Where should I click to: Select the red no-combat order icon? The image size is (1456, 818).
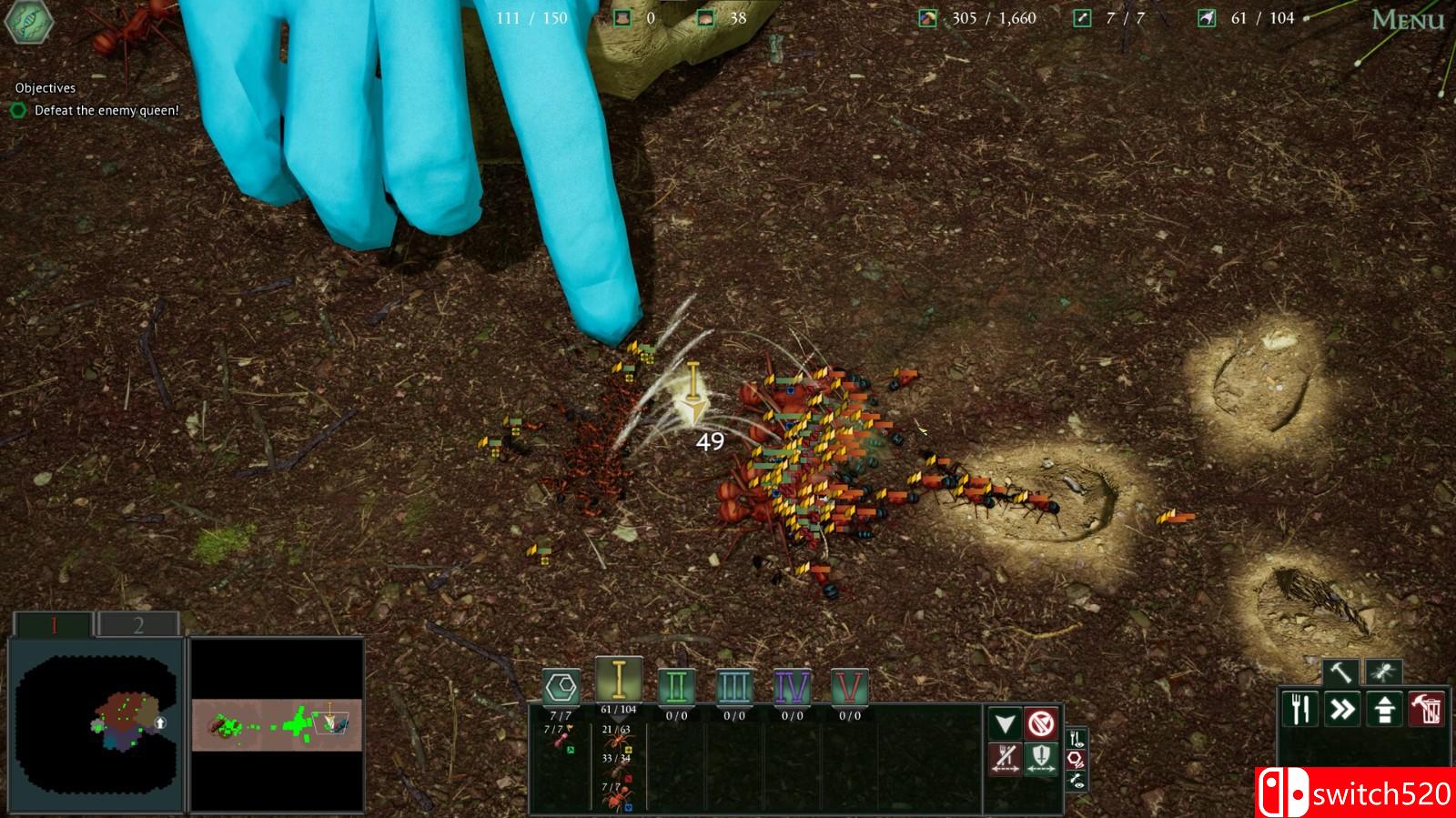(1043, 723)
